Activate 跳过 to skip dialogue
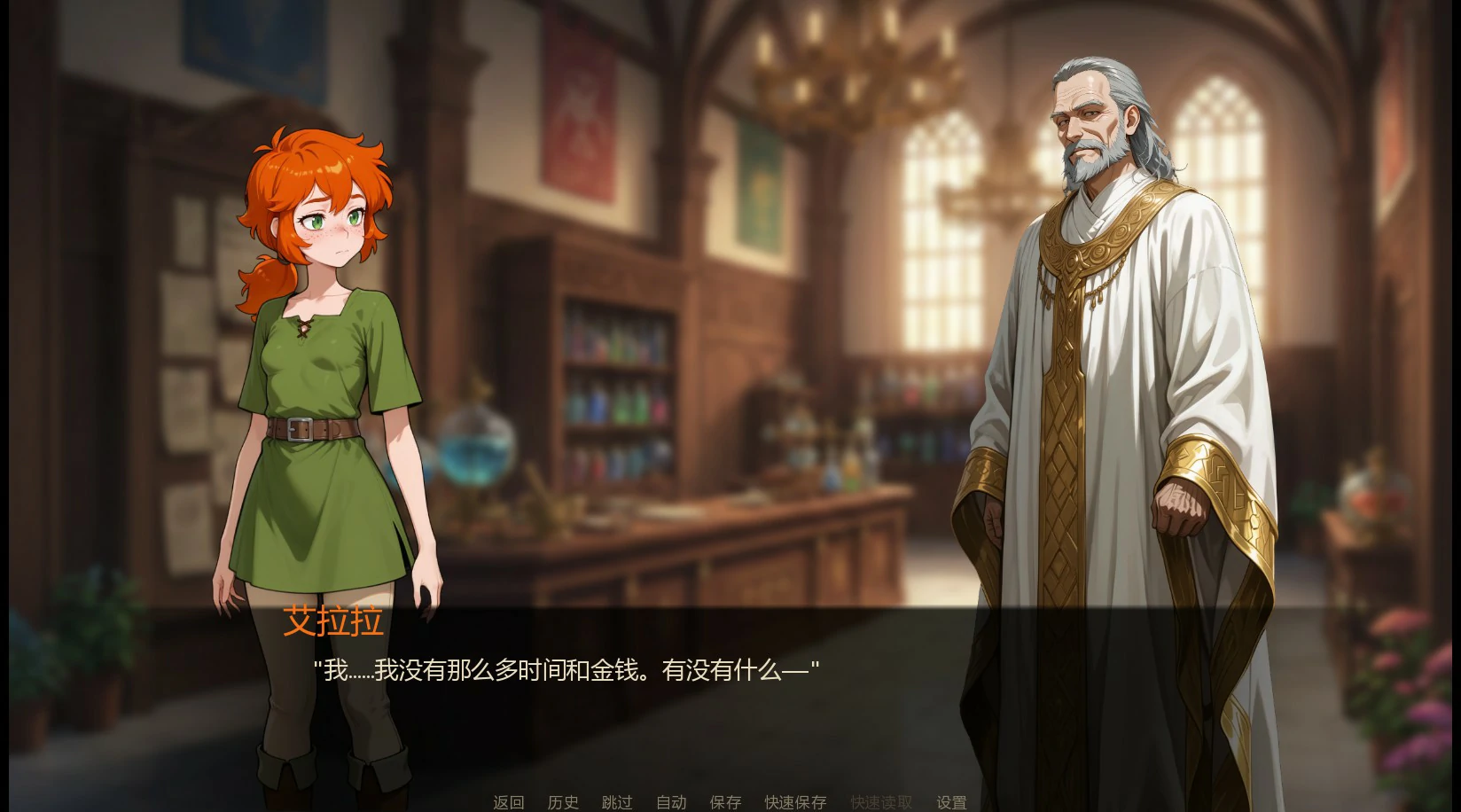The height and width of the screenshot is (812, 1461). coord(618,801)
